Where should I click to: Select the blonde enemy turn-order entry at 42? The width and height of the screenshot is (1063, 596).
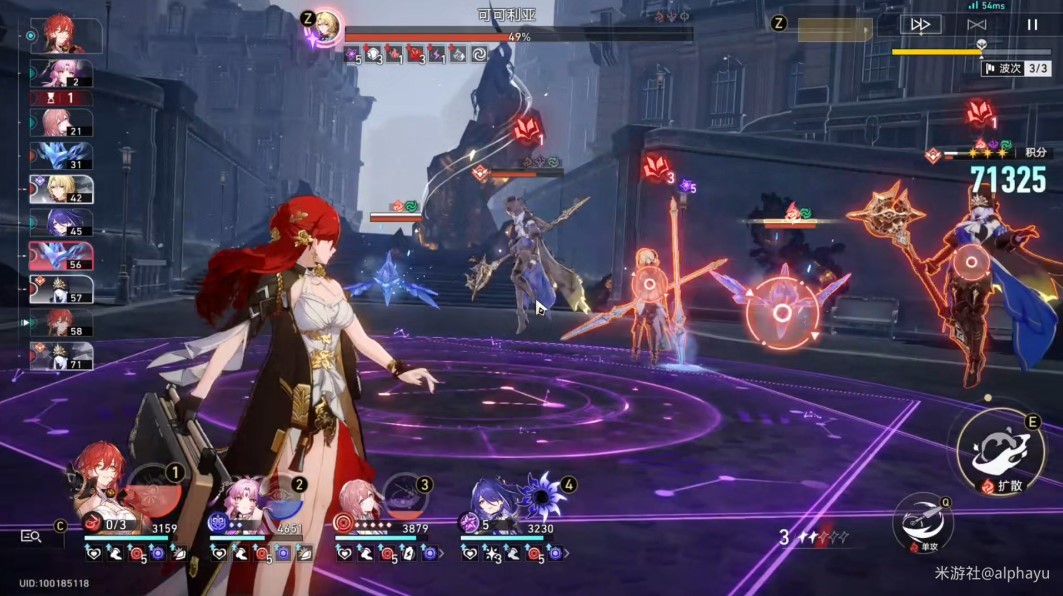[61, 189]
